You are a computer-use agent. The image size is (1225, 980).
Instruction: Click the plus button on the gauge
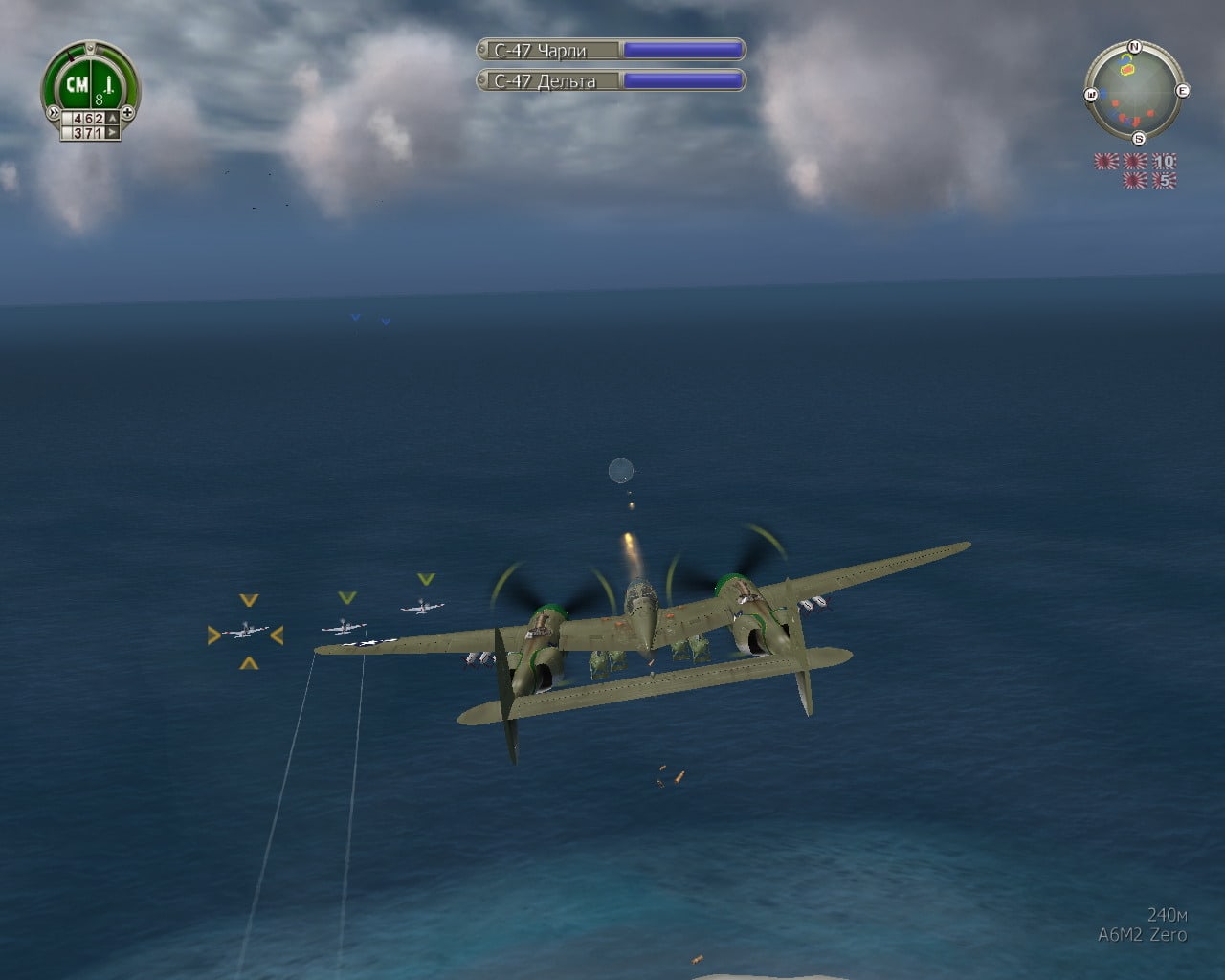click(x=128, y=112)
